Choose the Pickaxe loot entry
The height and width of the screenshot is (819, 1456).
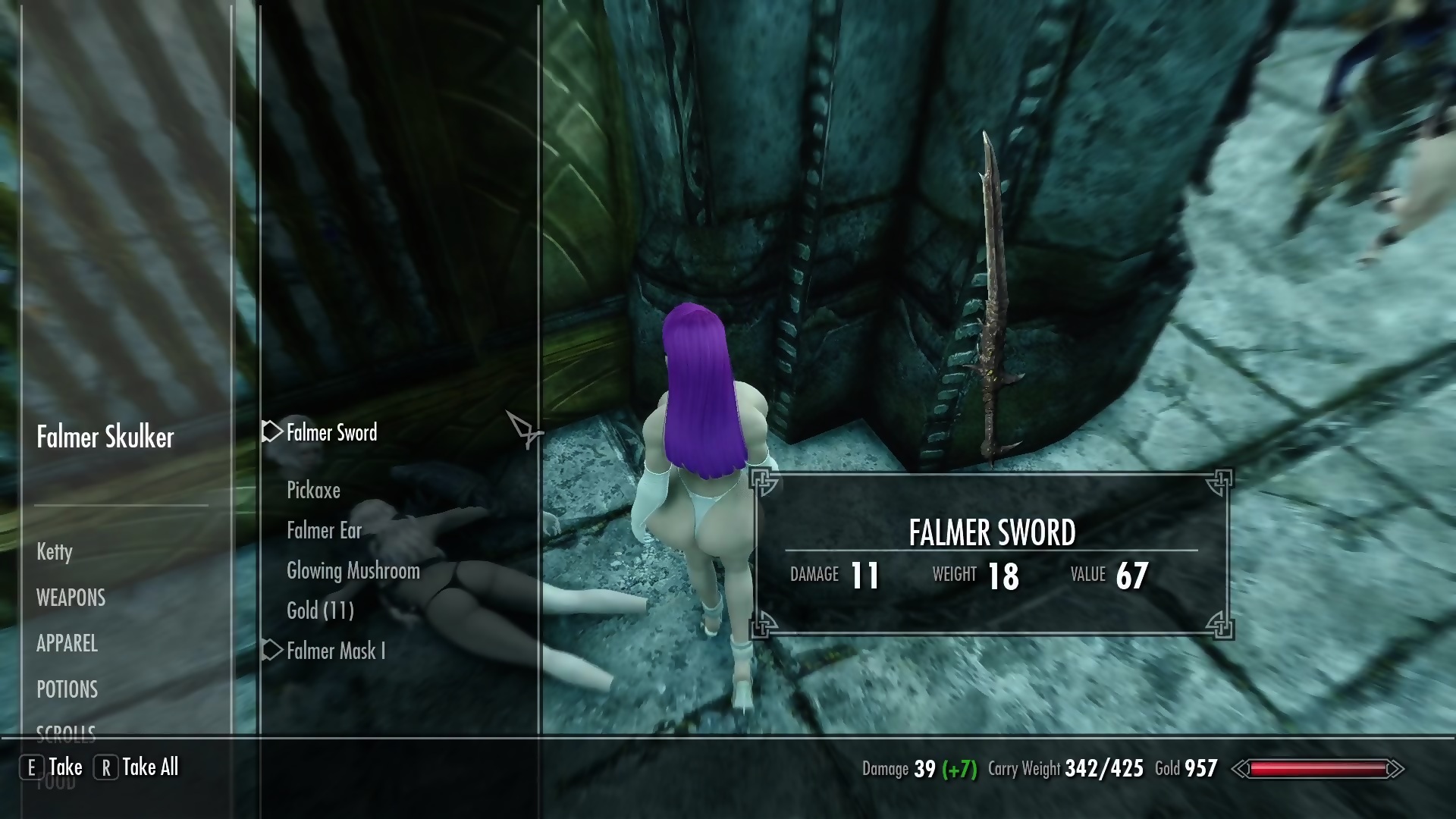pyautogui.click(x=313, y=491)
